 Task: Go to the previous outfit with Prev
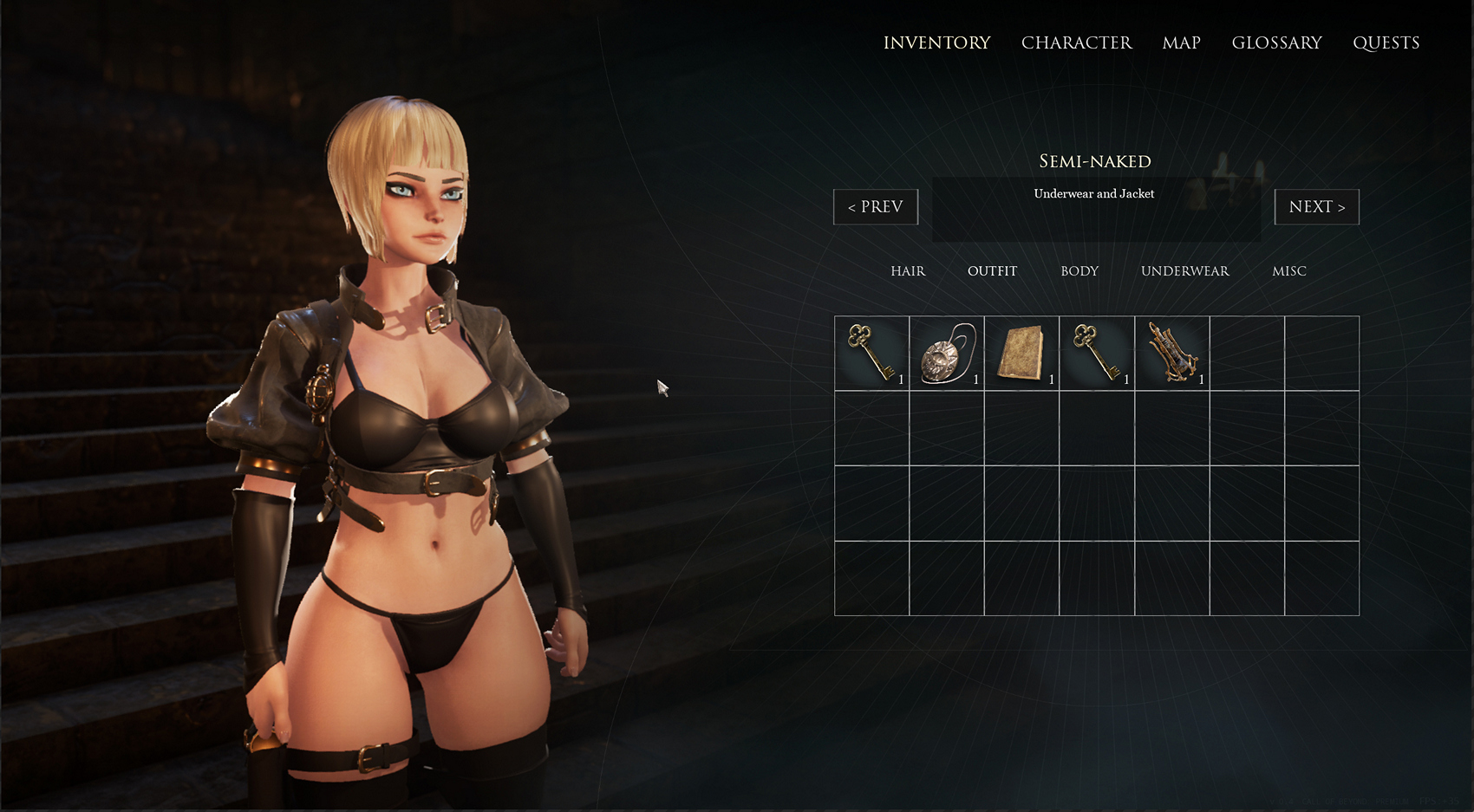tap(876, 207)
